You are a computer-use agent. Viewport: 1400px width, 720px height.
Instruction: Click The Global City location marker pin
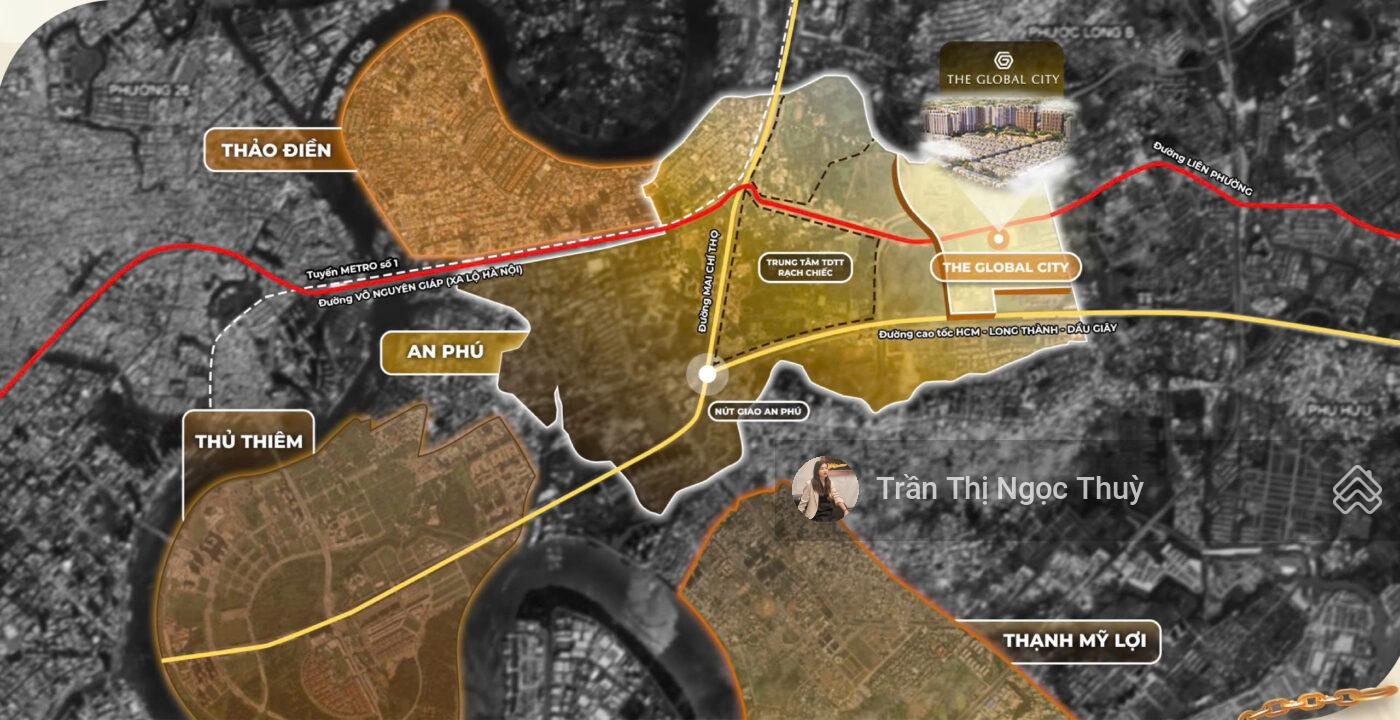997,238
